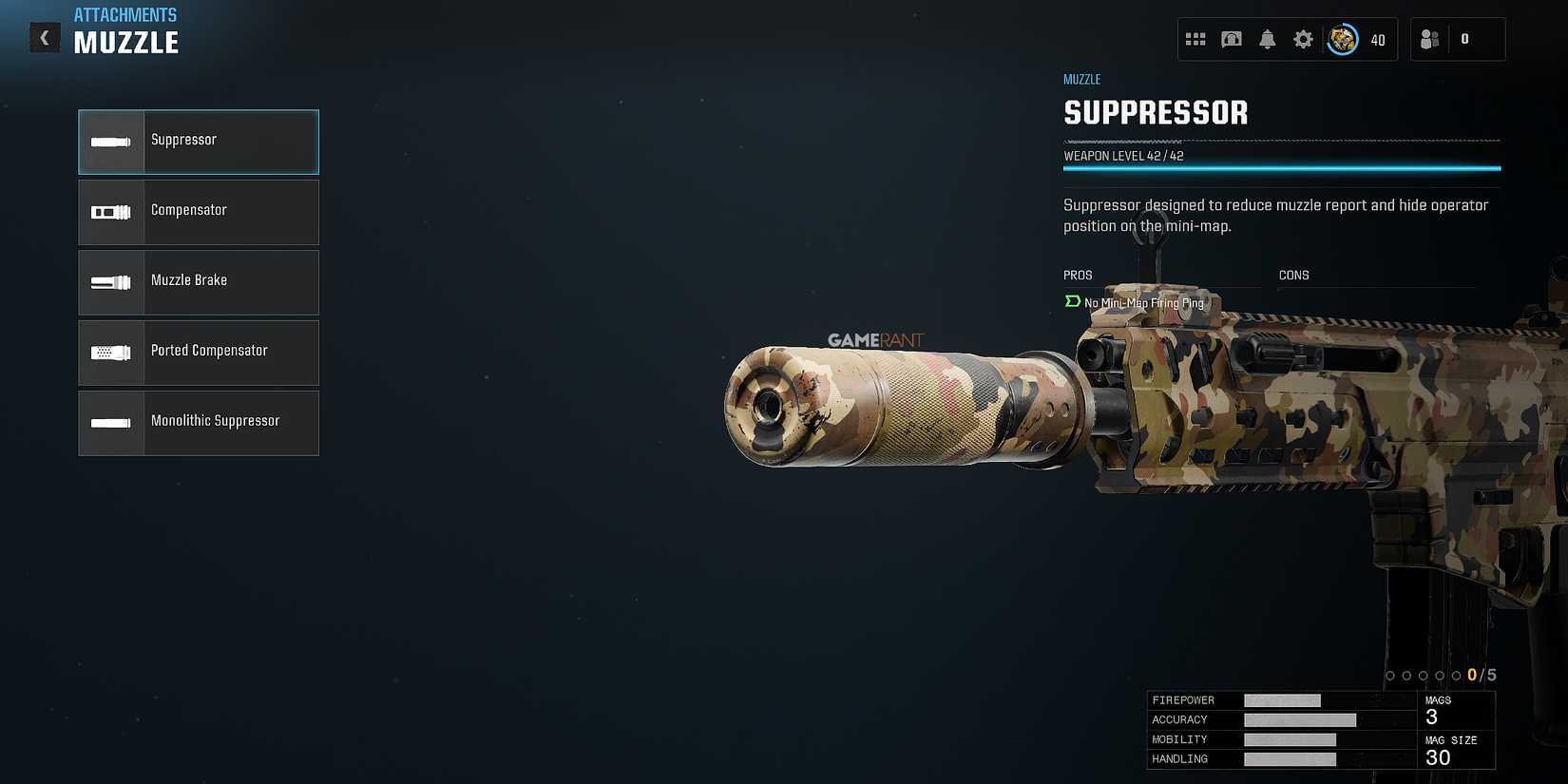Open the notifications bell icon
1568x784 pixels.
[1268, 39]
